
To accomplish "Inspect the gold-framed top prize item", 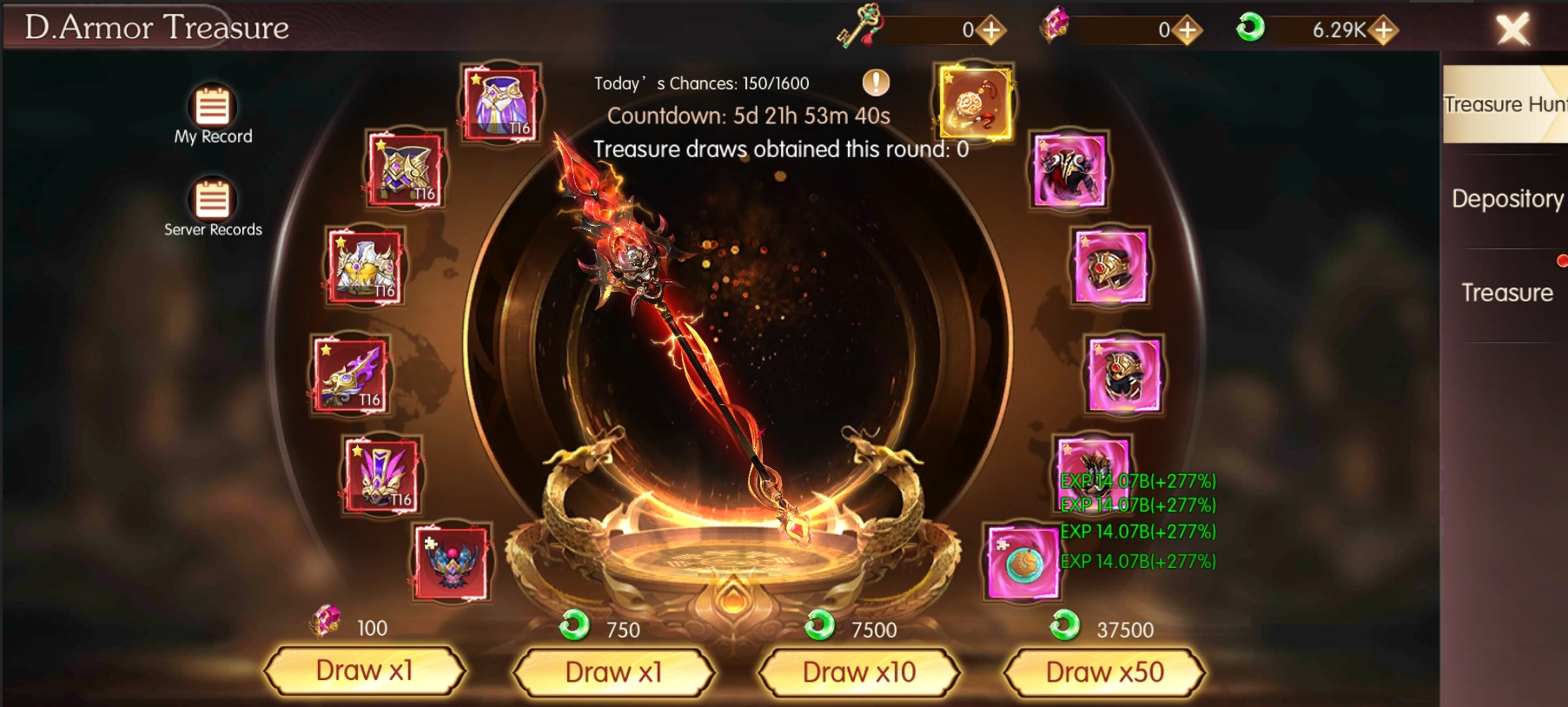I will 976,102.
